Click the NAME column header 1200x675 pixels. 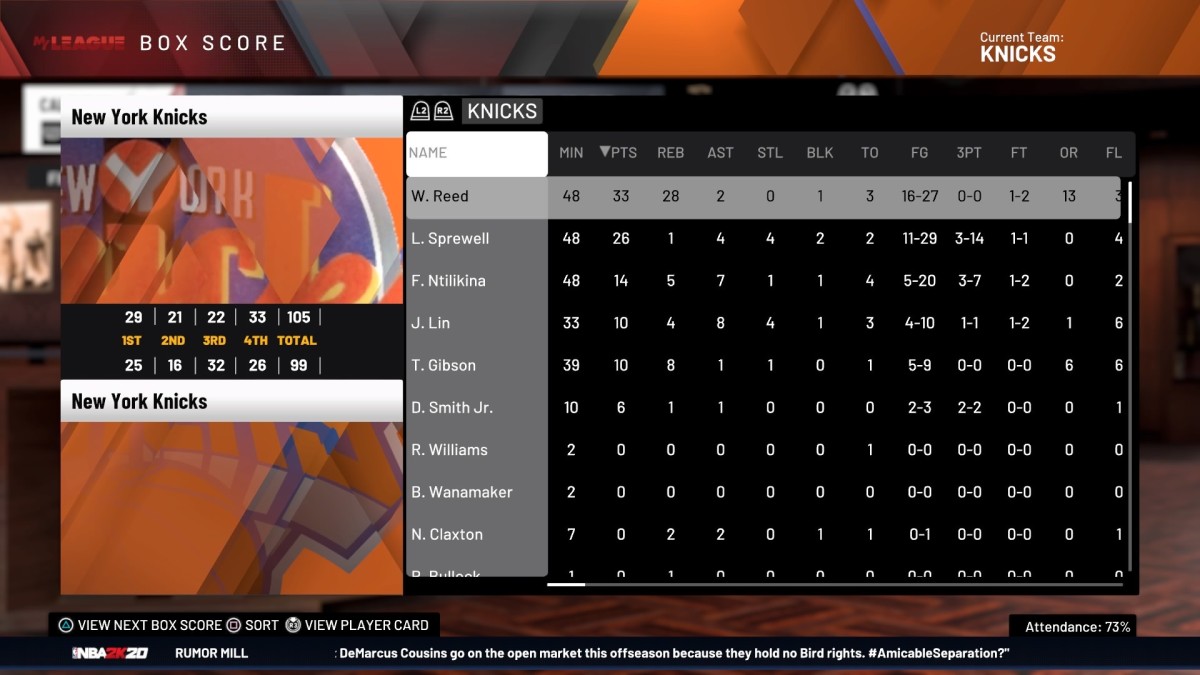pos(476,154)
